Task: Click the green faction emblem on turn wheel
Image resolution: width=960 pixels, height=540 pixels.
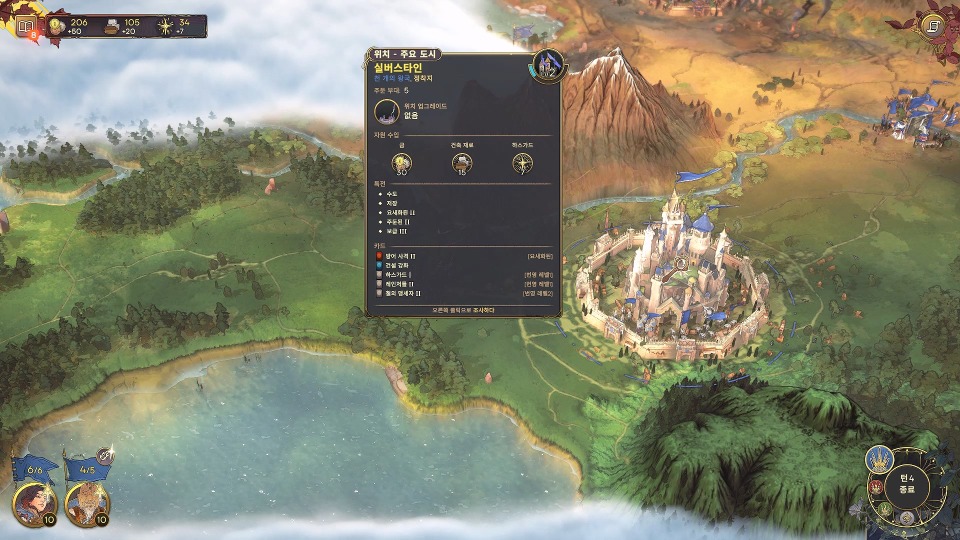Action: [885, 508]
